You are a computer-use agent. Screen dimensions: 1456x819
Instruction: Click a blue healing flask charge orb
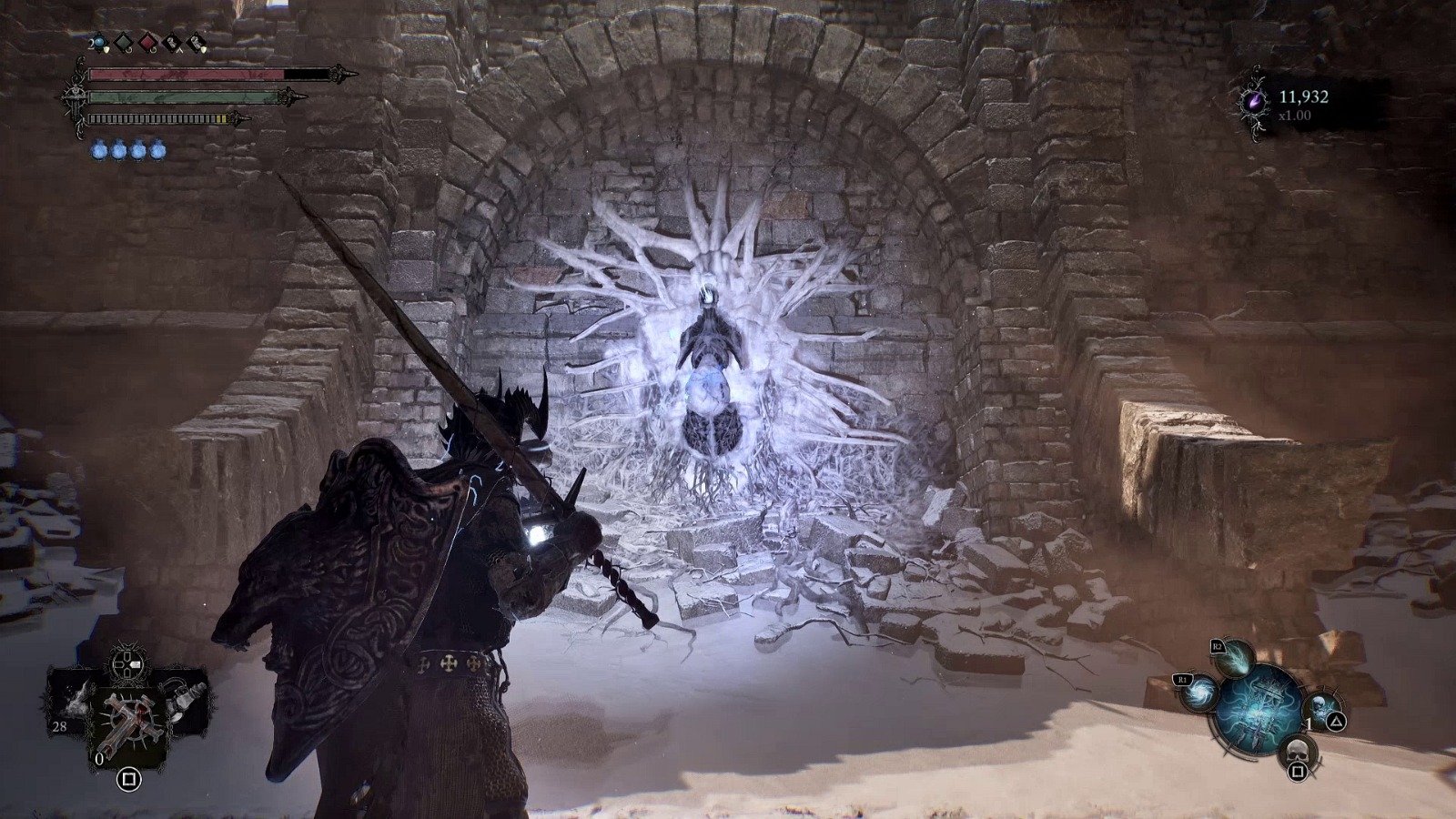(98, 150)
